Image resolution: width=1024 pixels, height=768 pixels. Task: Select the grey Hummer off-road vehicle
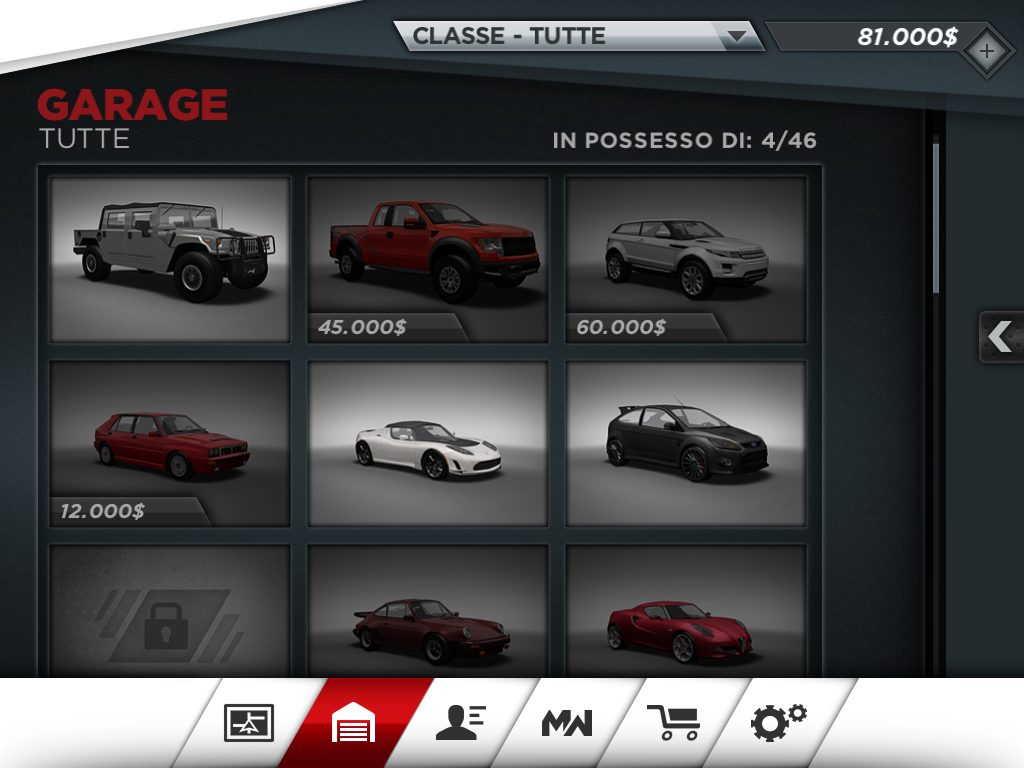[x=170, y=259]
